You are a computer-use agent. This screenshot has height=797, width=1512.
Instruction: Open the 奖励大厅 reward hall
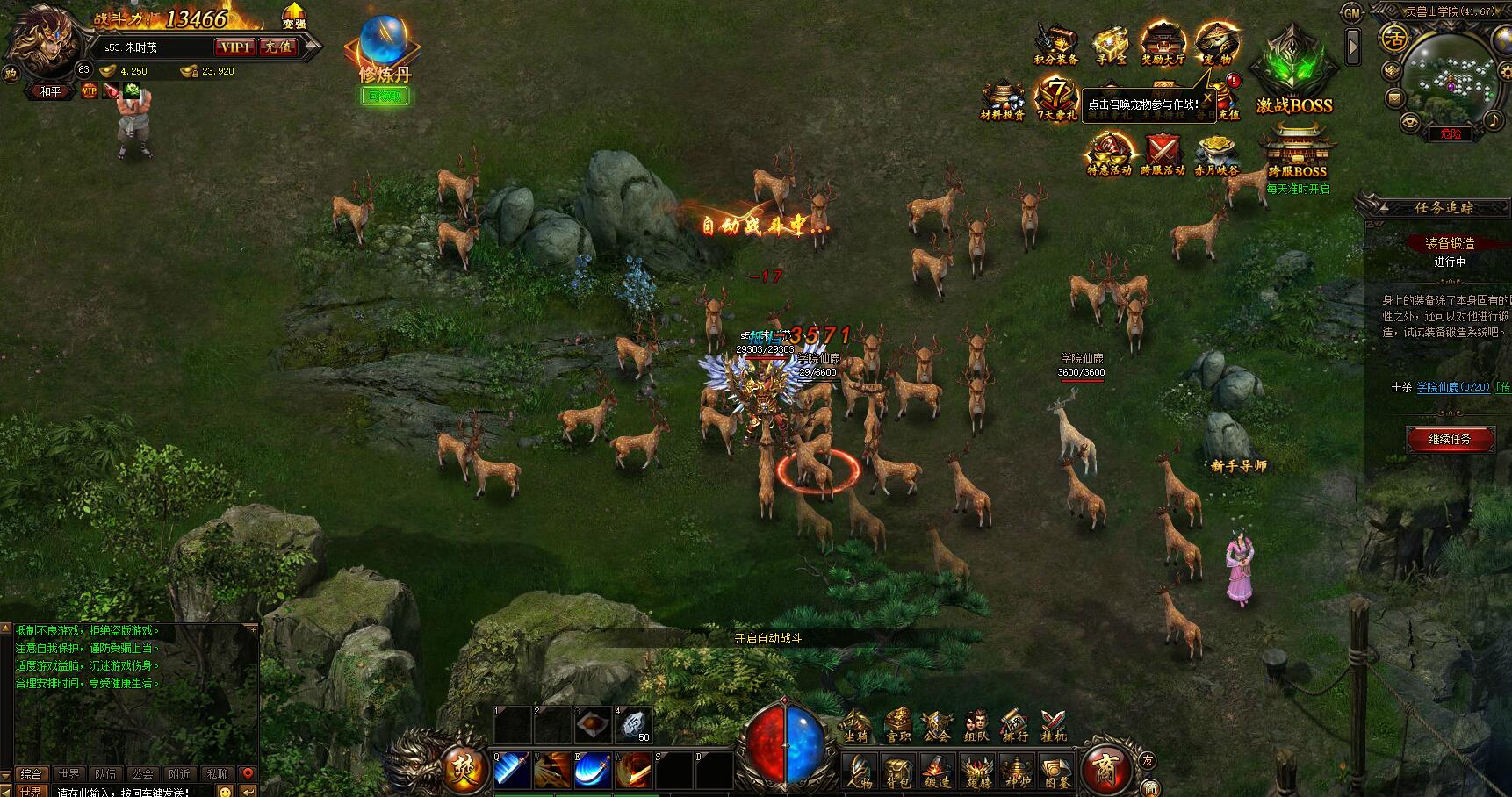pyautogui.click(x=1163, y=45)
